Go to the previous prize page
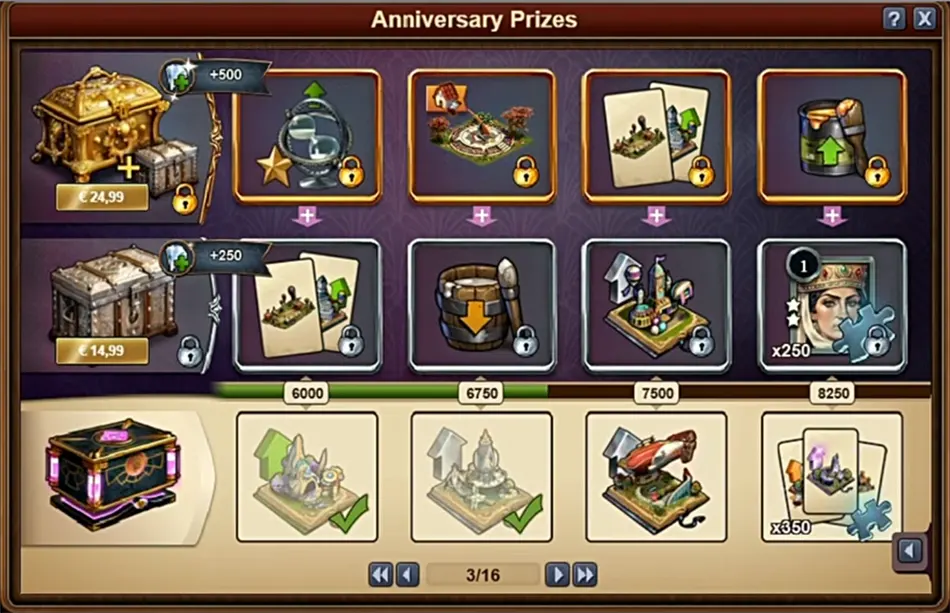The width and height of the screenshot is (950, 613). coord(406,574)
